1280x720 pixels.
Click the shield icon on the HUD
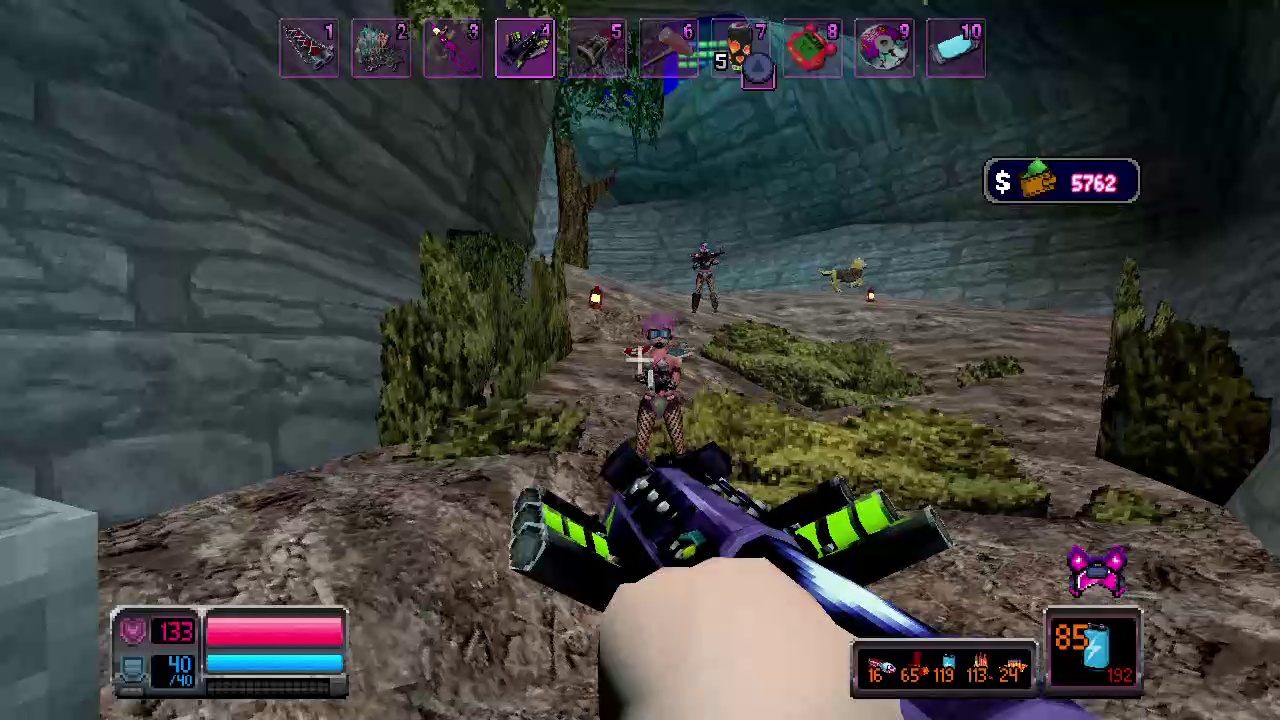click(133, 628)
